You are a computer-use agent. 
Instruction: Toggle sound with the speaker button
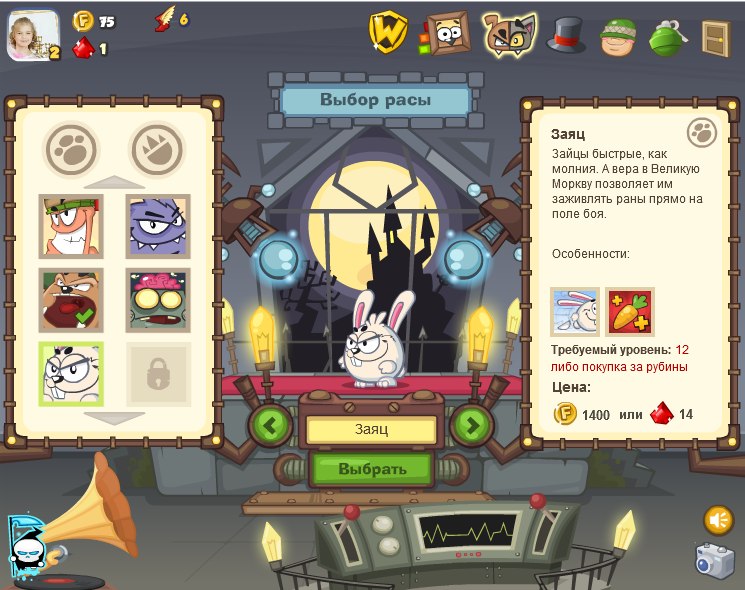[x=718, y=519]
